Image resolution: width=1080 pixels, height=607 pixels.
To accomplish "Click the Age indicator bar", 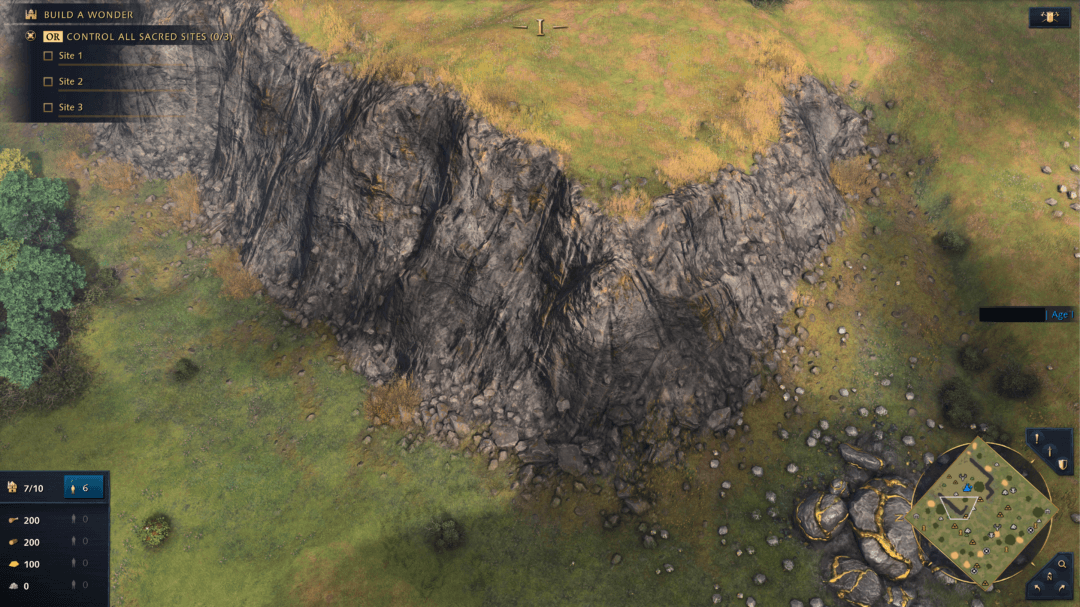I will pyautogui.click(x=1027, y=314).
